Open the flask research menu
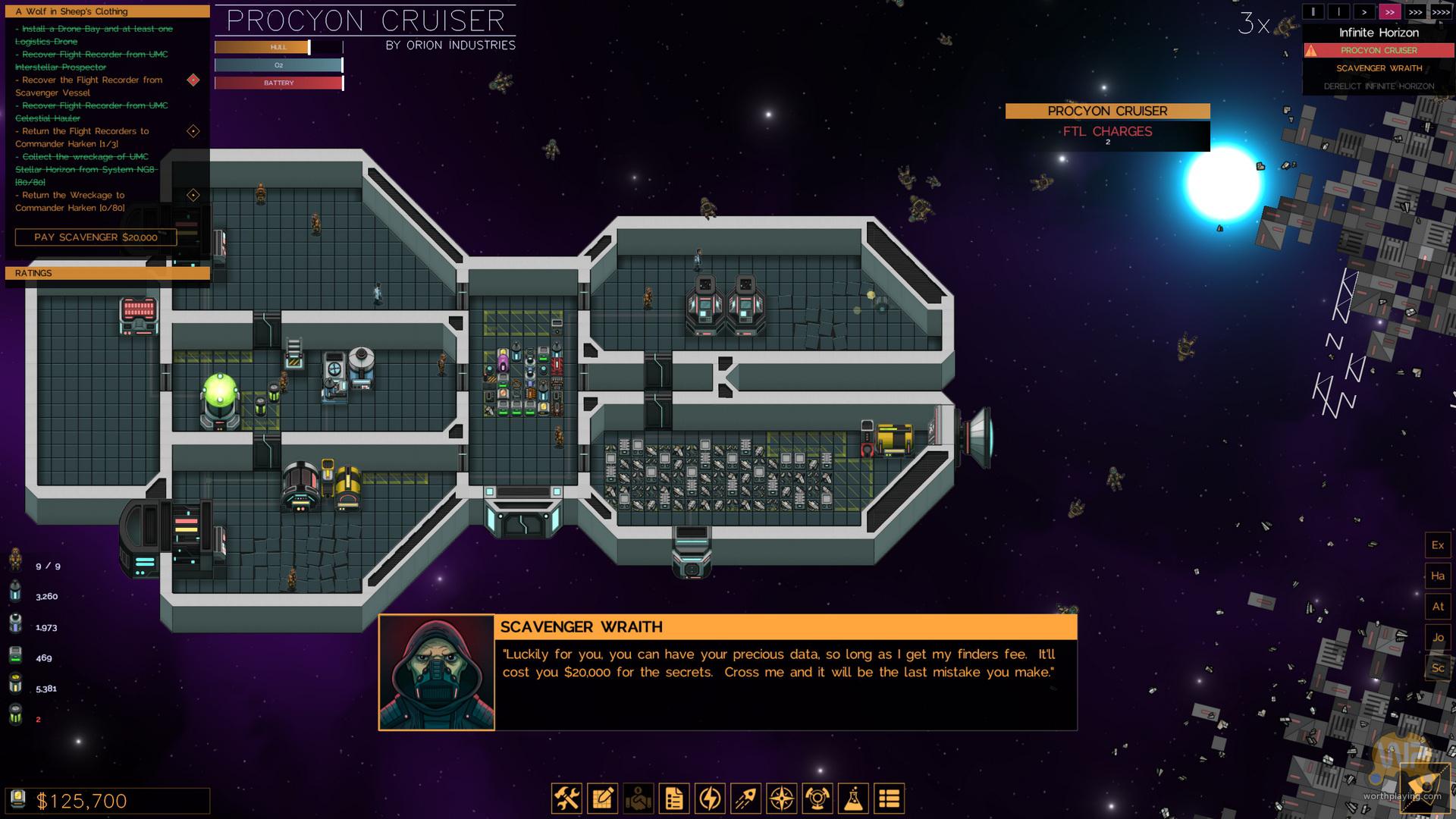This screenshot has height=819, width=1456. pyautogui.click(x=854, y=799)
